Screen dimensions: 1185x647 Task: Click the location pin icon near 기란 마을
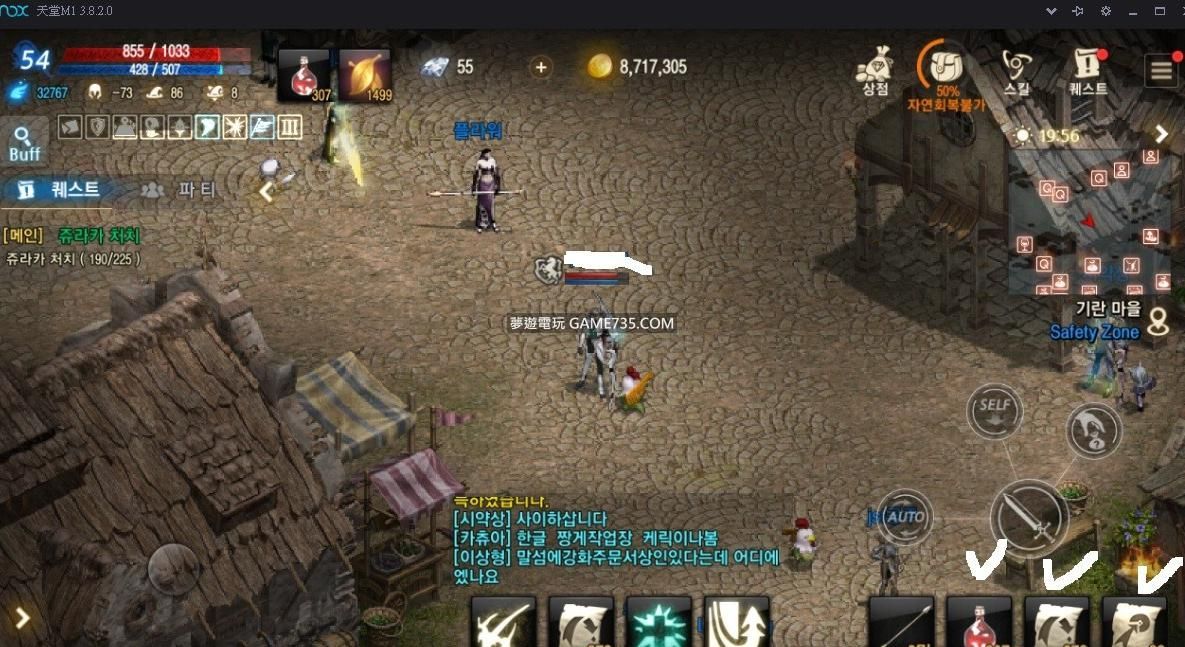[x=1158, y=322]
